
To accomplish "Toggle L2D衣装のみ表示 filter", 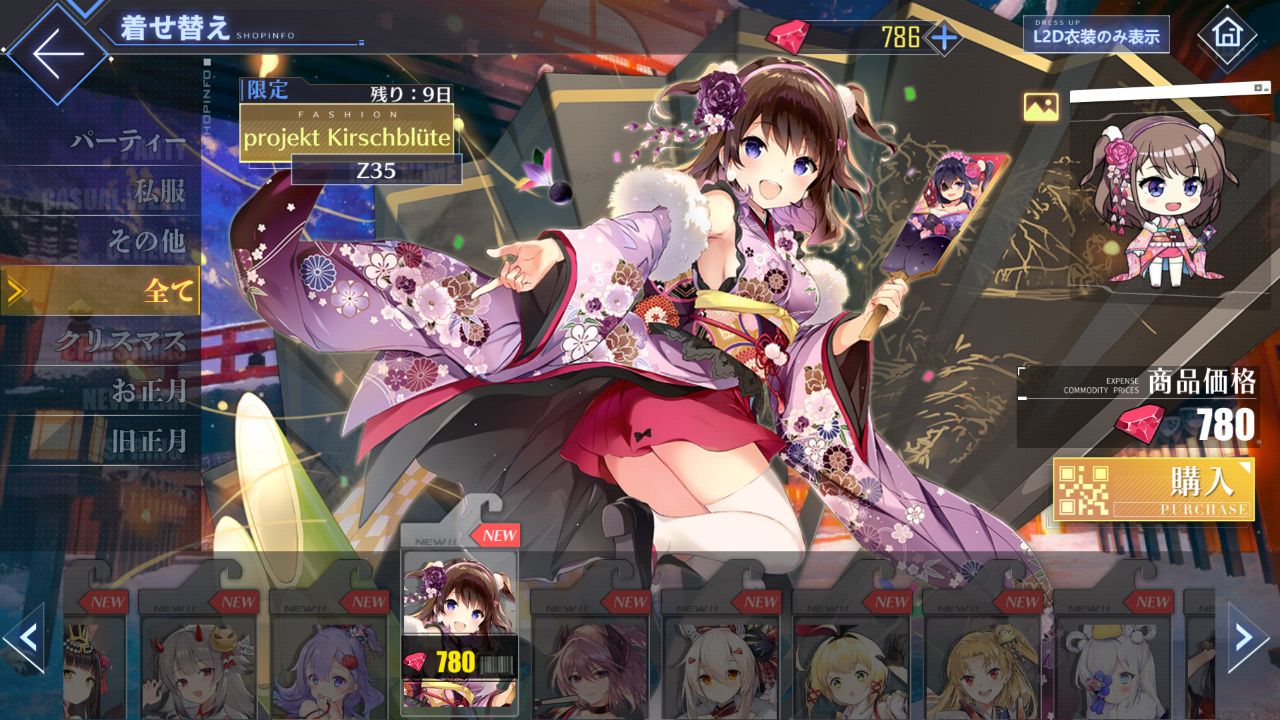I will click(1096, 37).
